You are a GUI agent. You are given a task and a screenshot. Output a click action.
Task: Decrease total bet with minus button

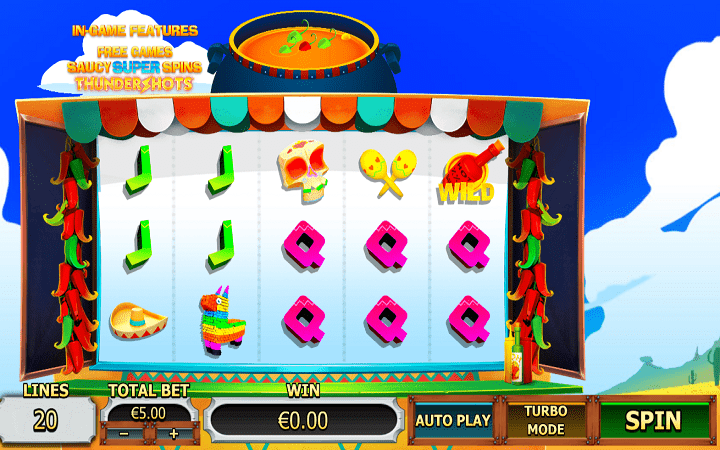click(124, 434)
